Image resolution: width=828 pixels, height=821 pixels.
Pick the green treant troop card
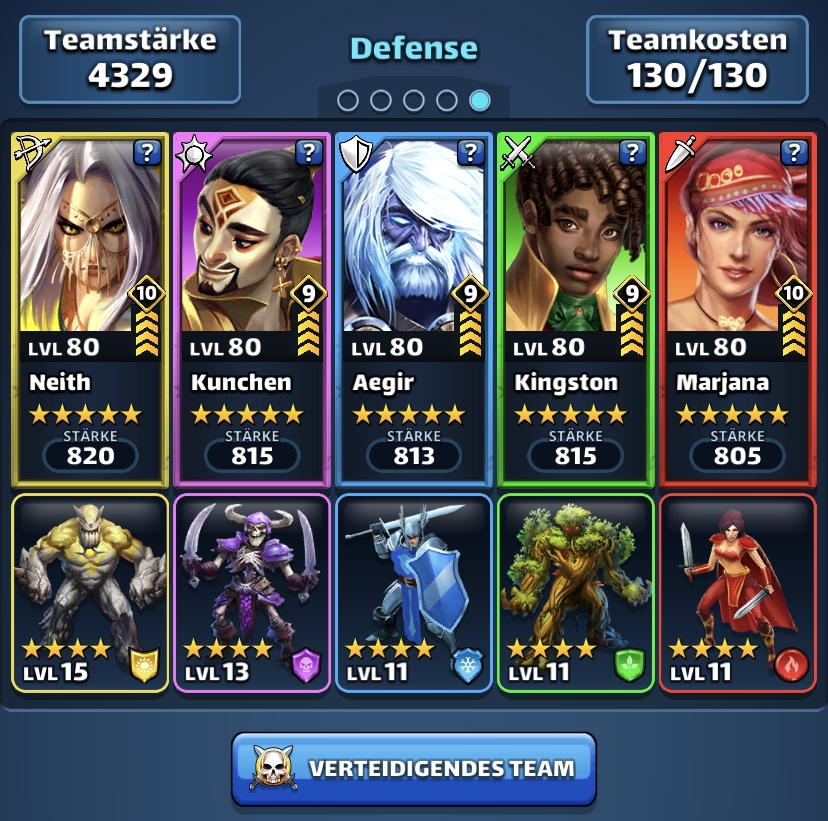(576, 593)
